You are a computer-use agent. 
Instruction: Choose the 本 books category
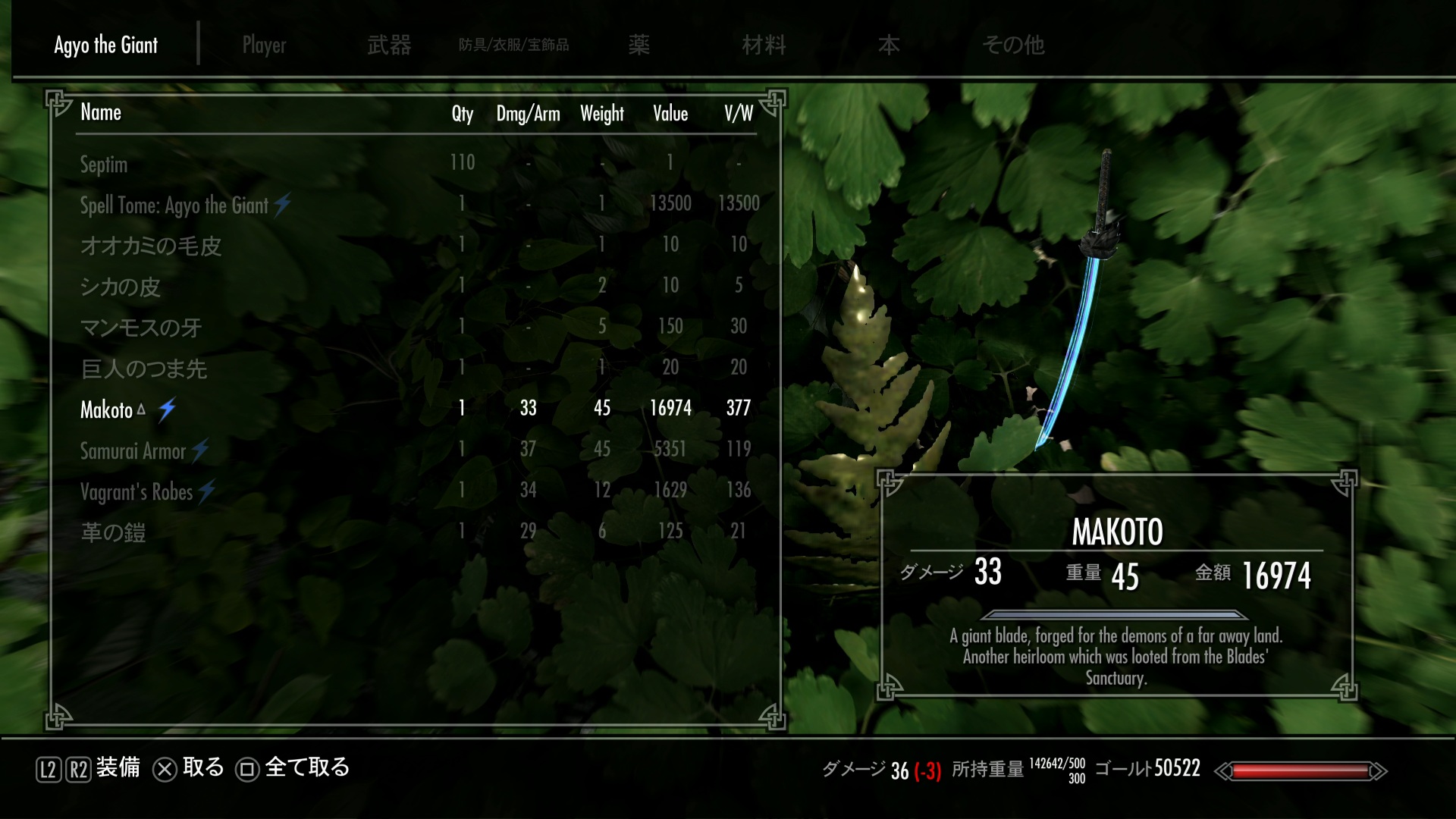pos(889,45)
